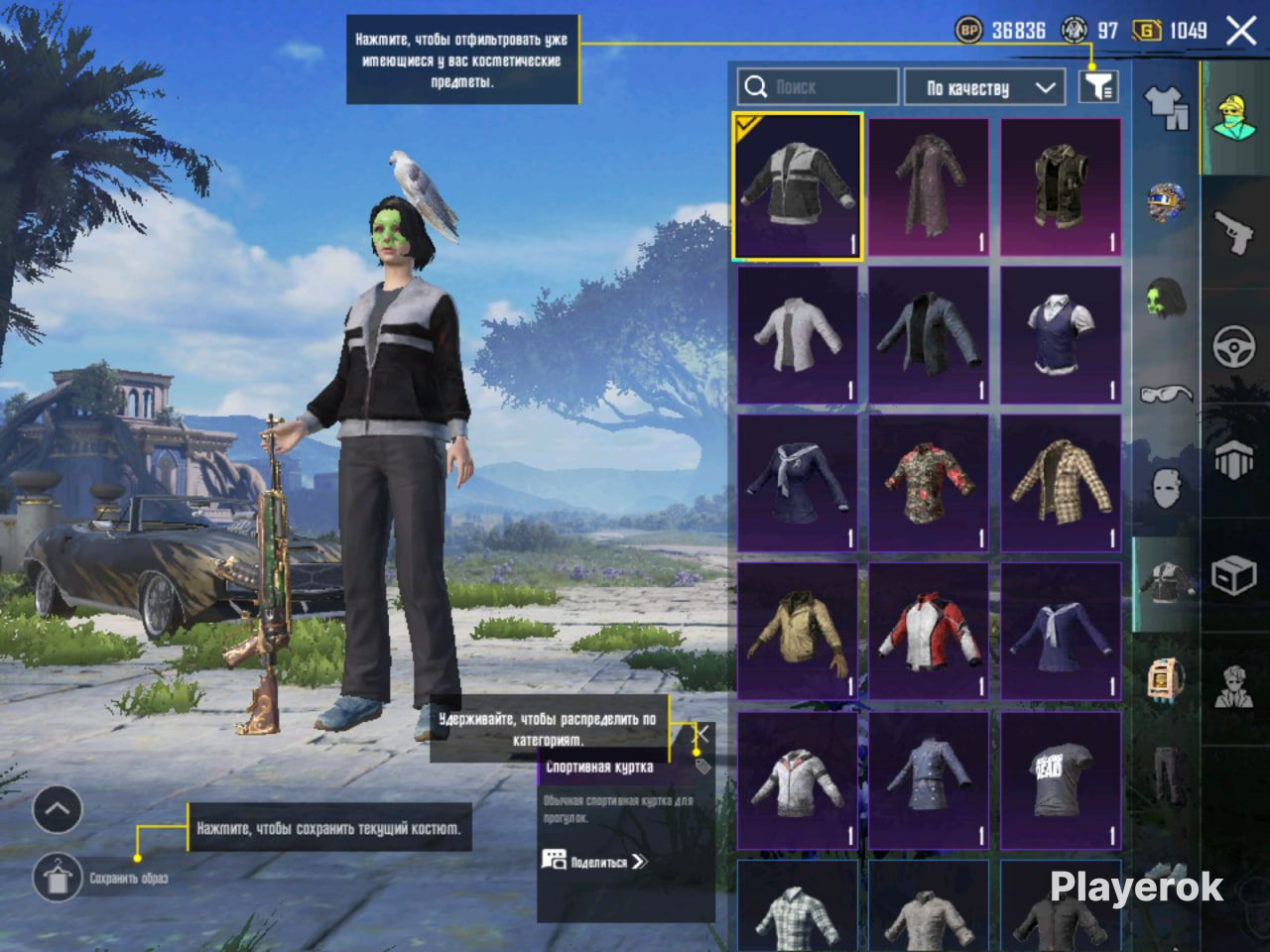Image resolution: width=1270 pixels, height=952 pixels.
Task: Select the long dark trench coat item
Action: 929,187
